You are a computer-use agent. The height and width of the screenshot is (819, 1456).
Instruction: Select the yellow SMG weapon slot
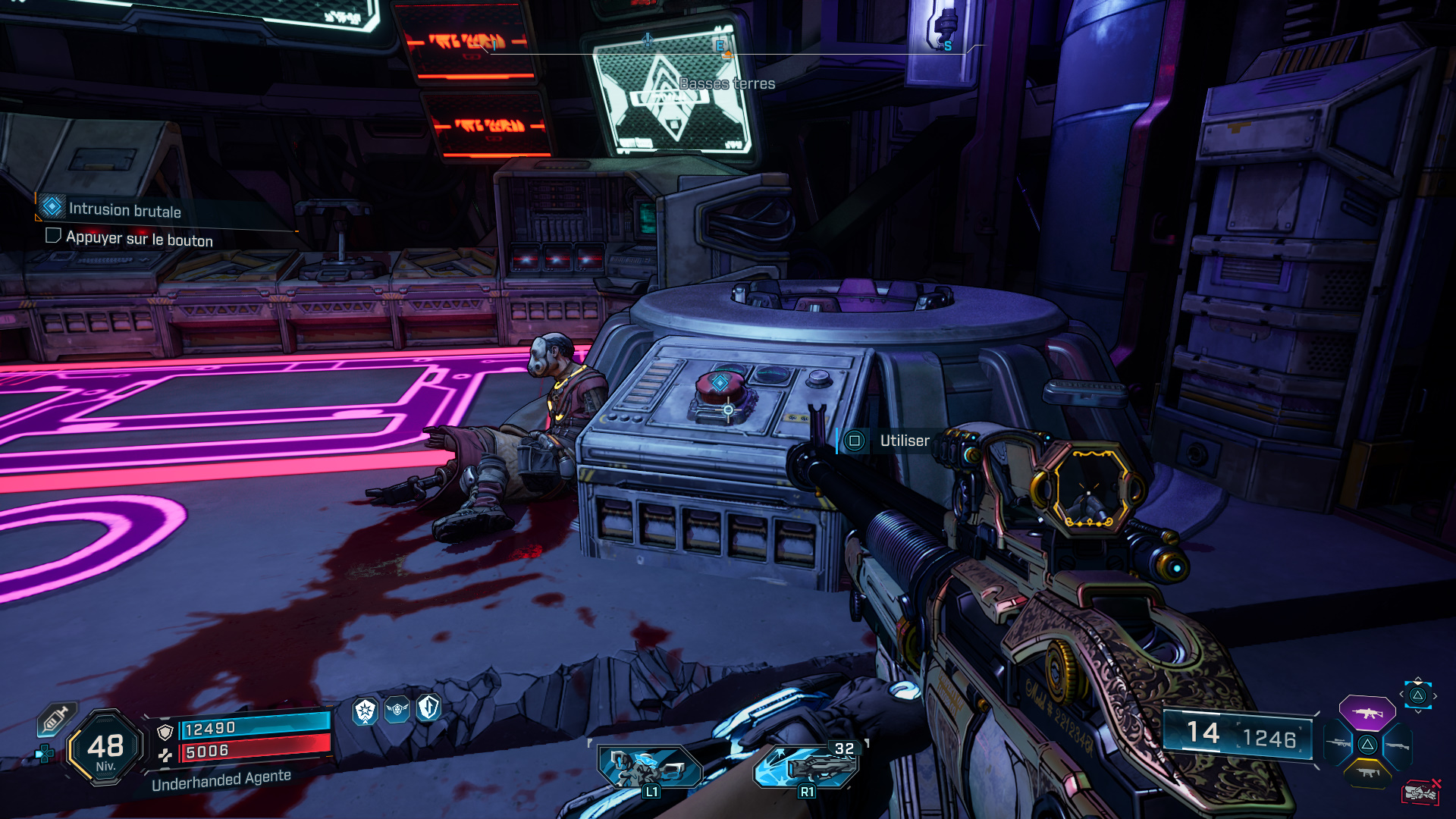[x=1367, y=773]
